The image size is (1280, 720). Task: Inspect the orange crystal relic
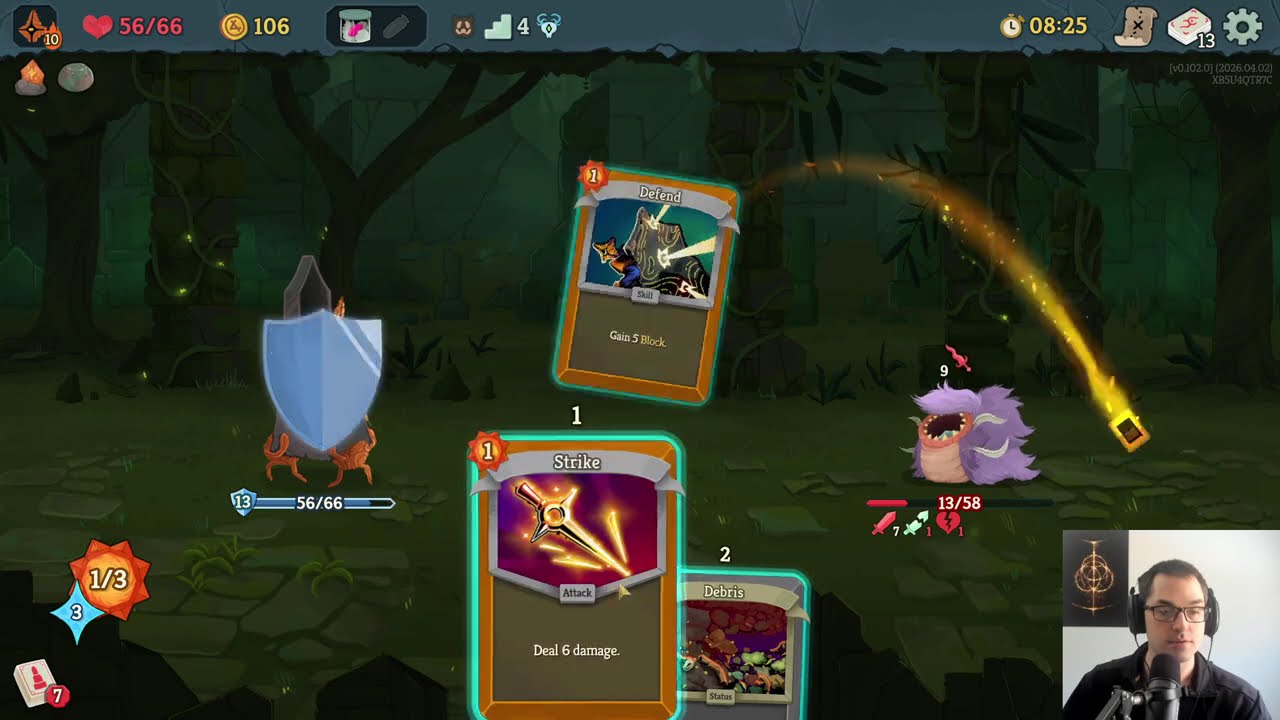coord(30,77)
